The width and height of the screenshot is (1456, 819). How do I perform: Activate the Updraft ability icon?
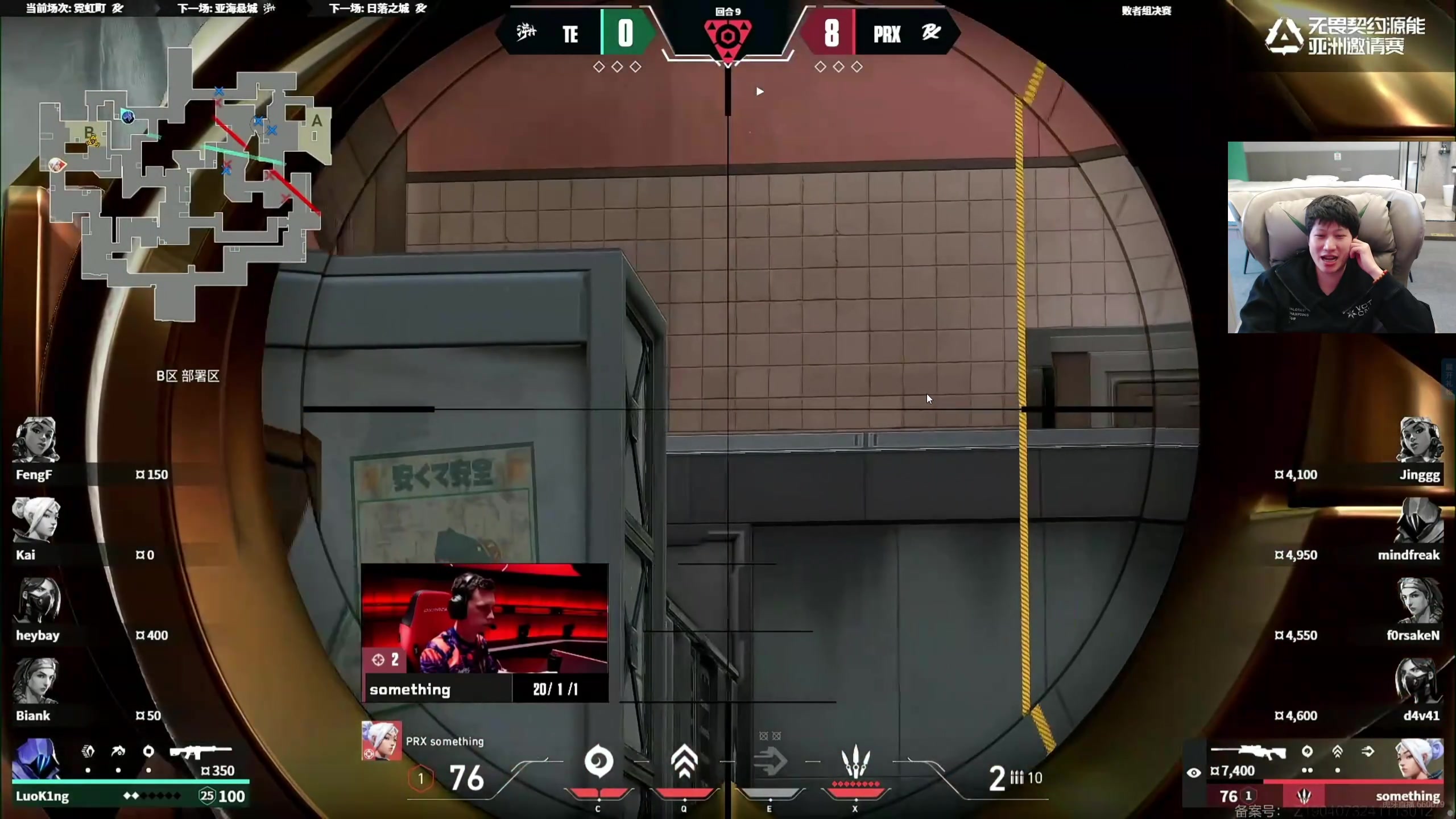(684, 762)
